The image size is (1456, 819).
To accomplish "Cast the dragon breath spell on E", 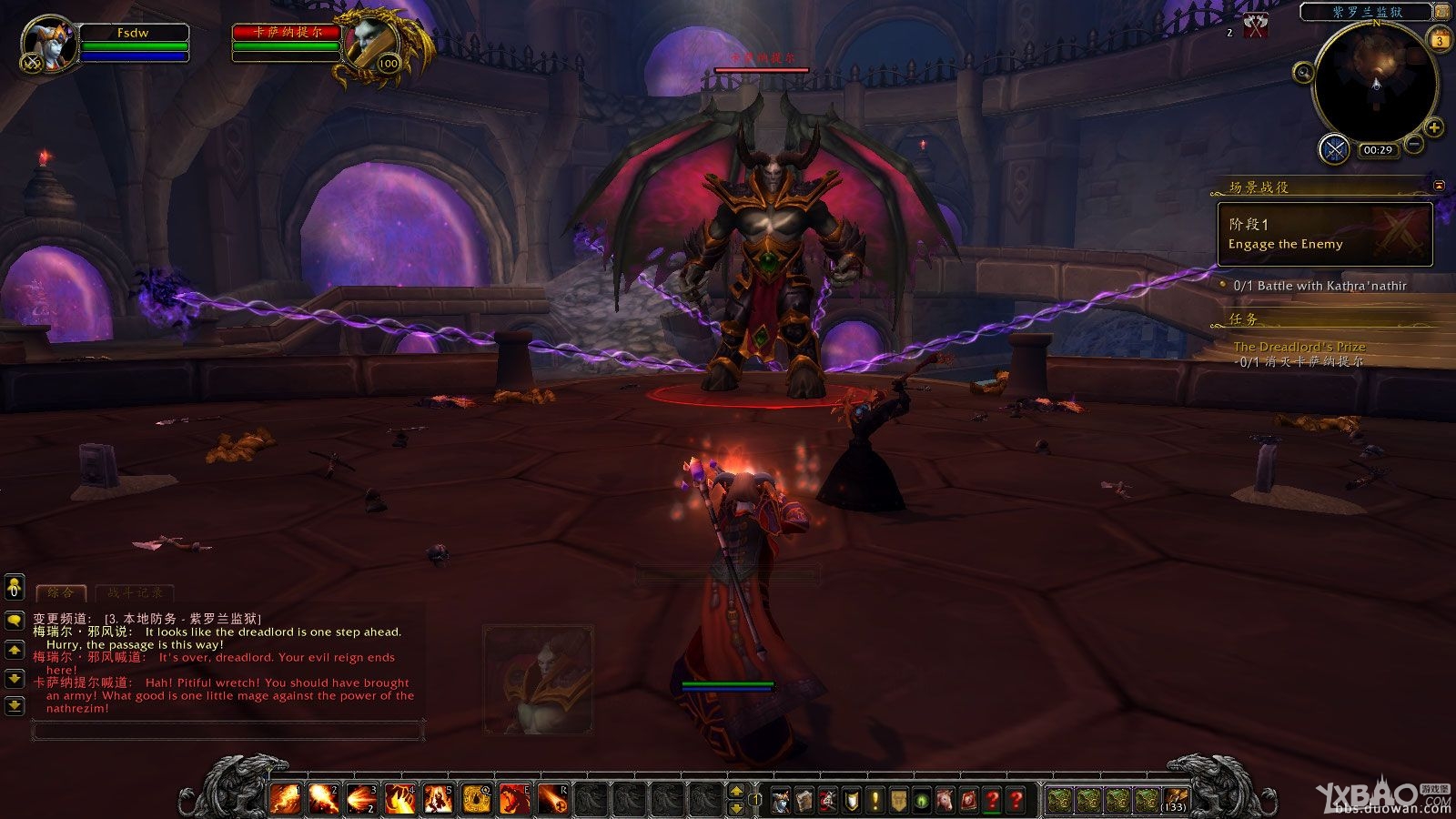I will tap(514, 799).
